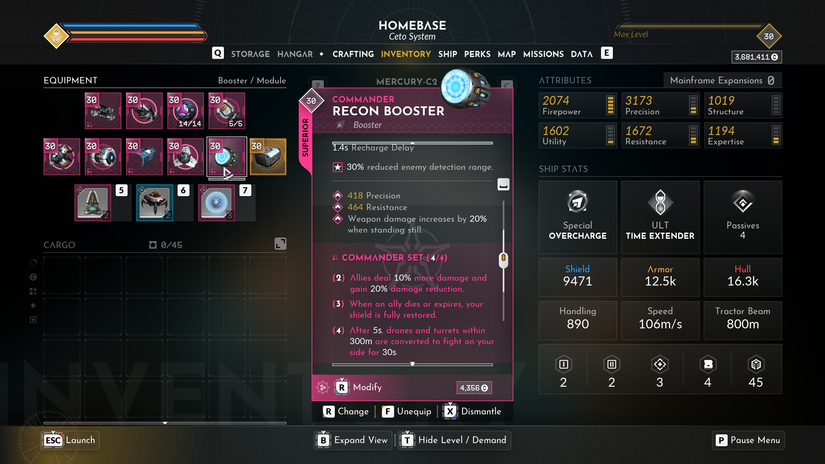Viewport: 825px width, 464px height.
Task: Hide Level / Demand indicators
Action: click(453, 440)
